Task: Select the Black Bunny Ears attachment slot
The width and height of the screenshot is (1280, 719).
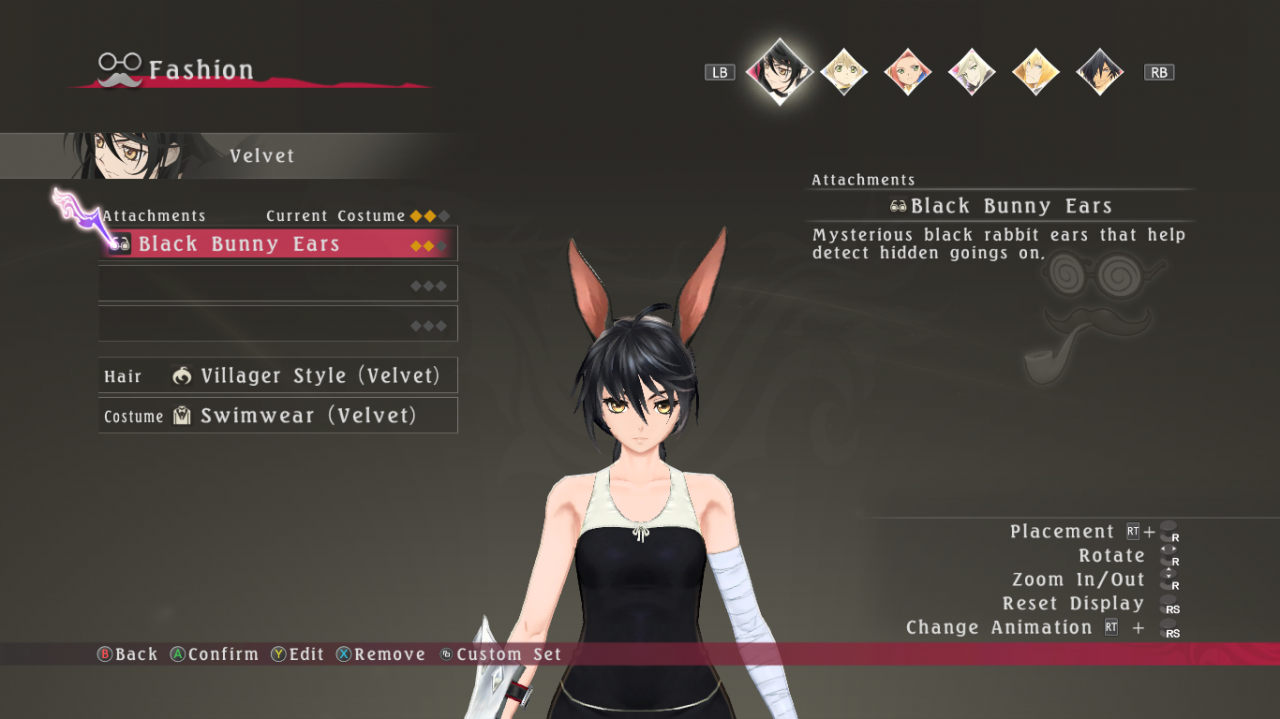Action: 277,244
